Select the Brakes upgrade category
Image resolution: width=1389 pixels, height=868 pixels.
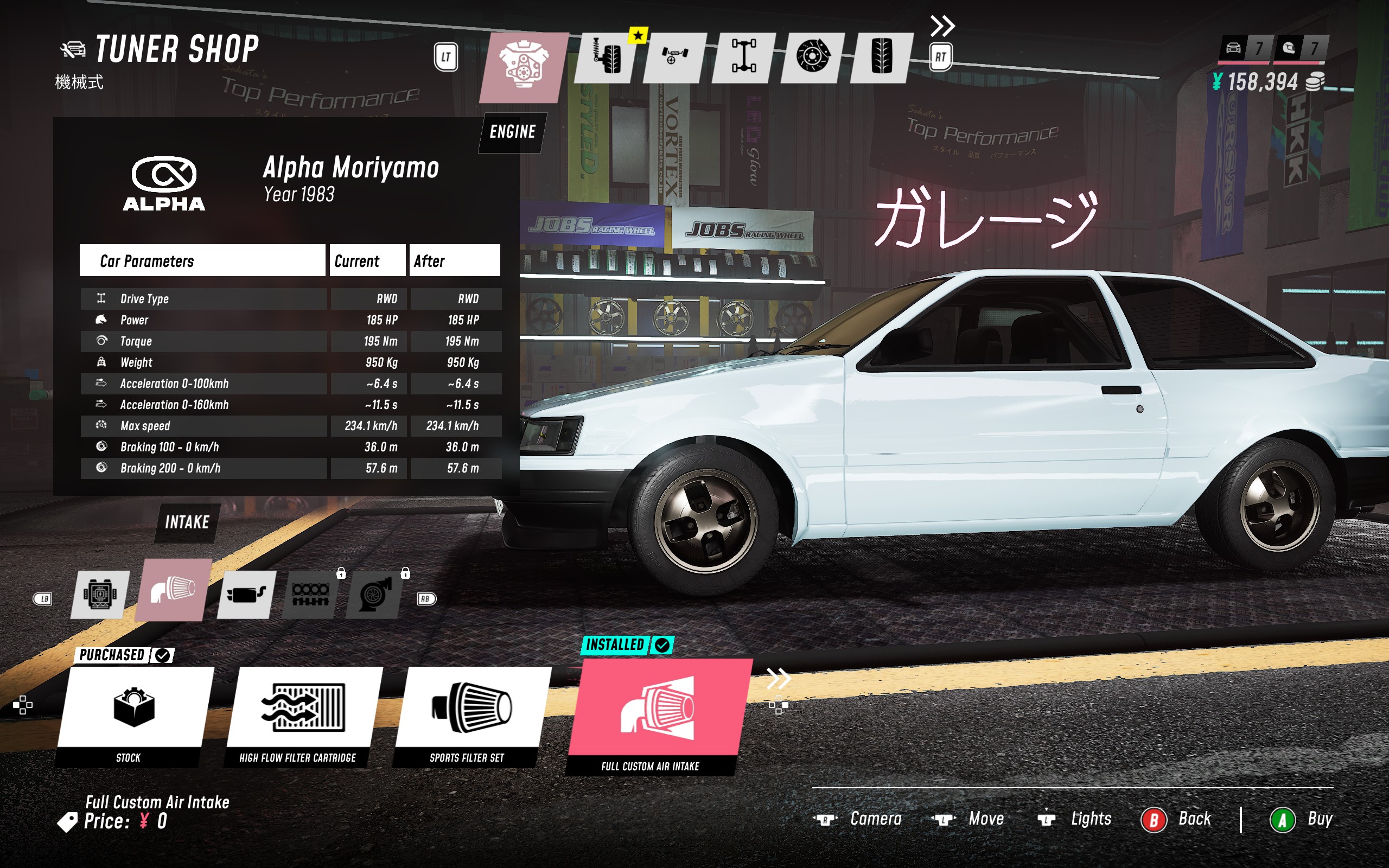(814, 58)
